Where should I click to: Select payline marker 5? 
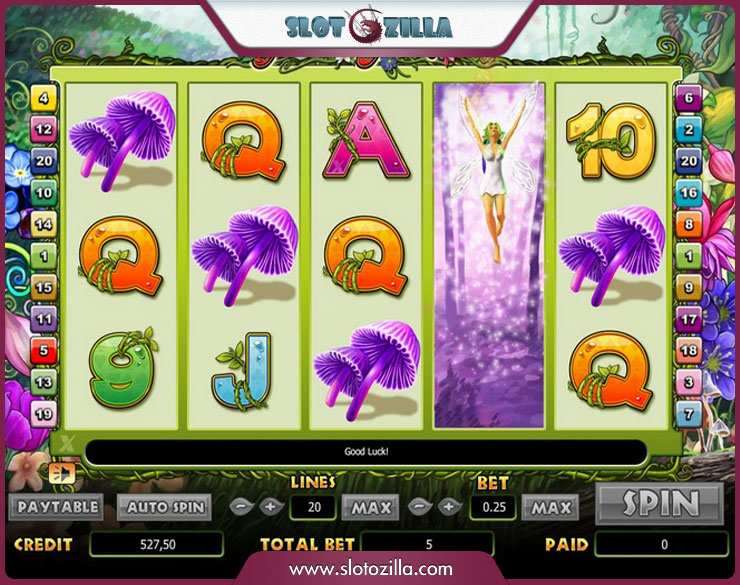44,350
